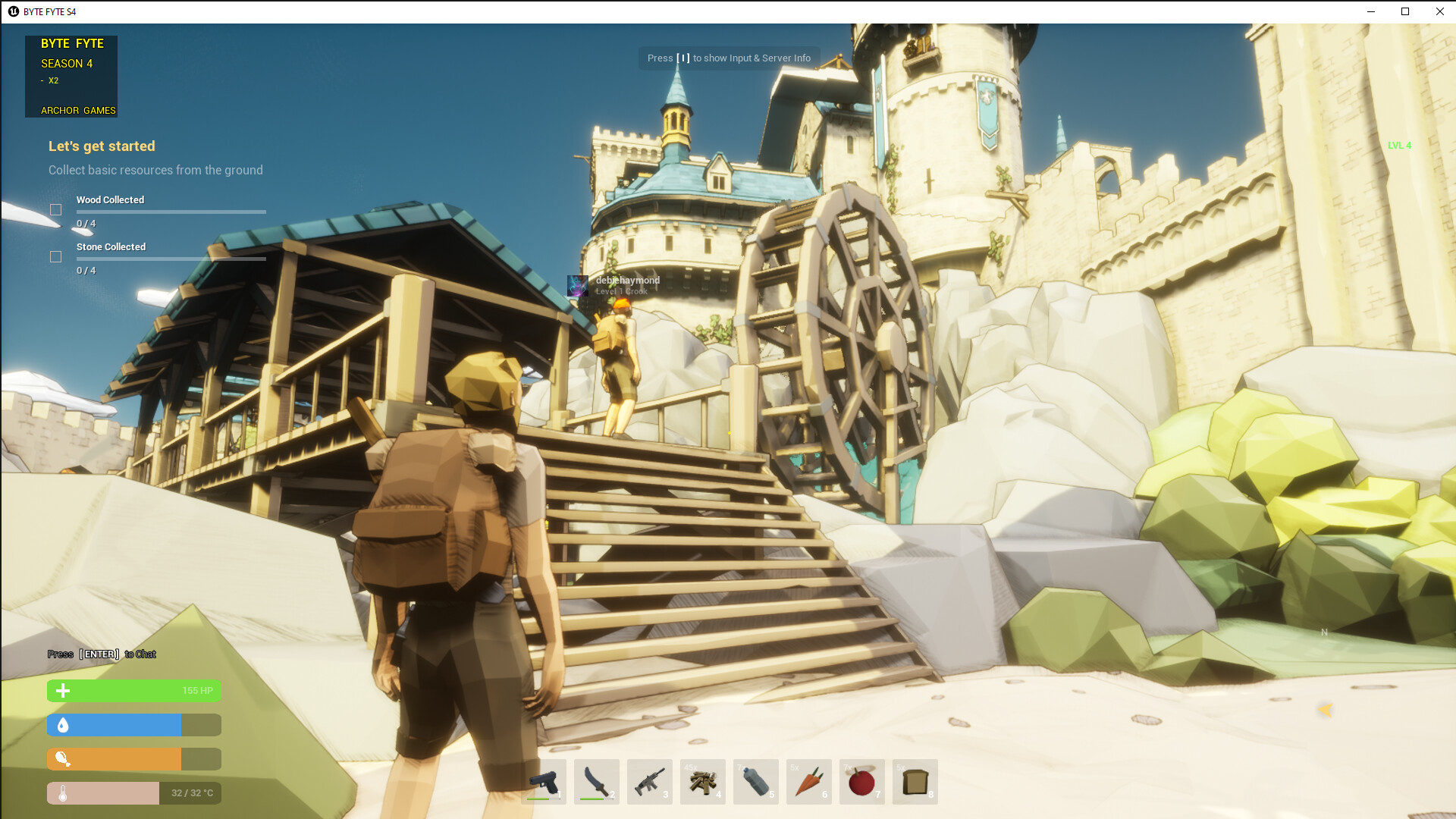Click the health cross icon
Image resolution: width=1456 pixels, height=819 pixels.
[63, 691]
